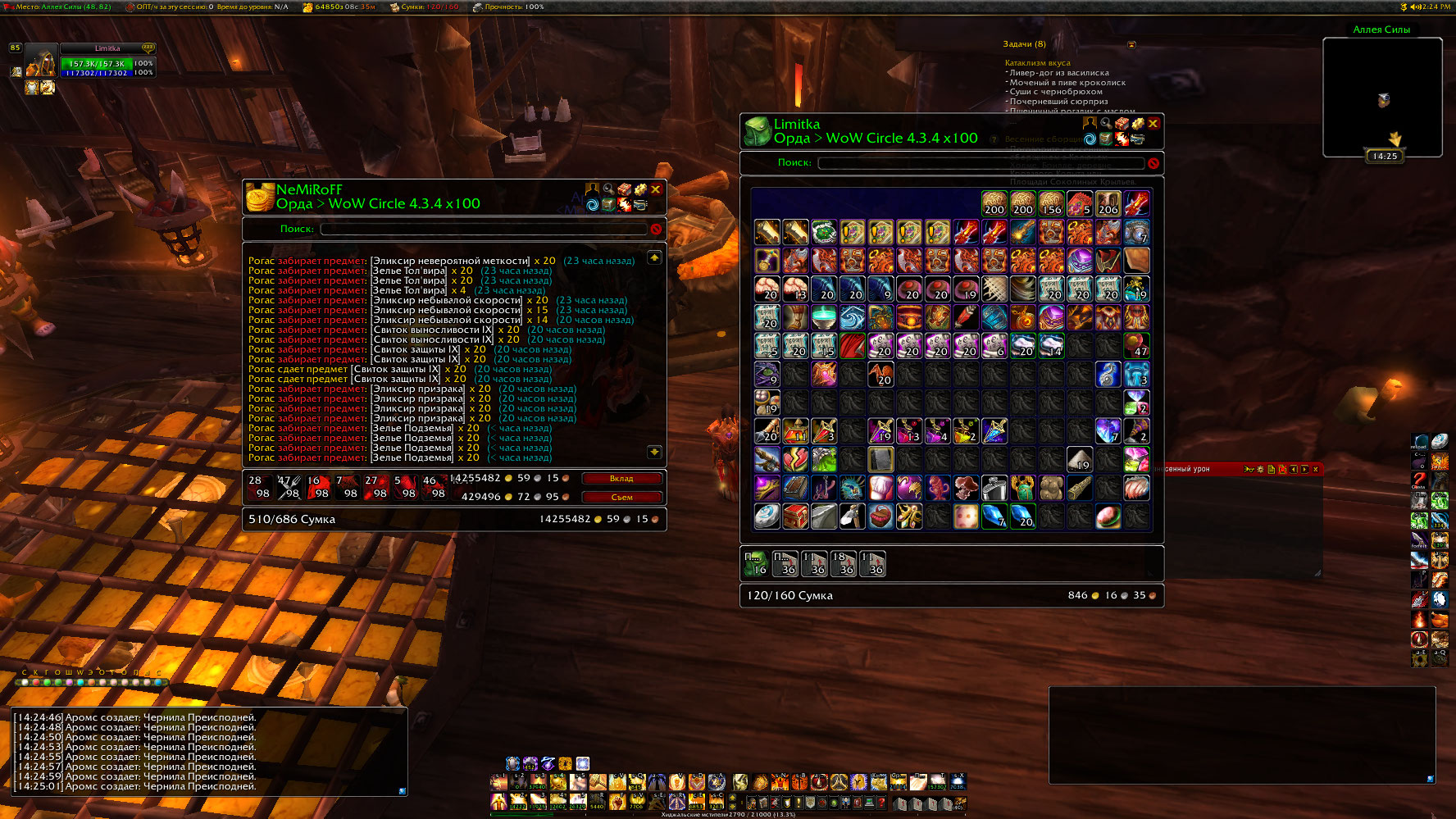Clear the guild bank search with the red icon
1456x819 pixels.
pyautogui.click(x=656, y=230)
